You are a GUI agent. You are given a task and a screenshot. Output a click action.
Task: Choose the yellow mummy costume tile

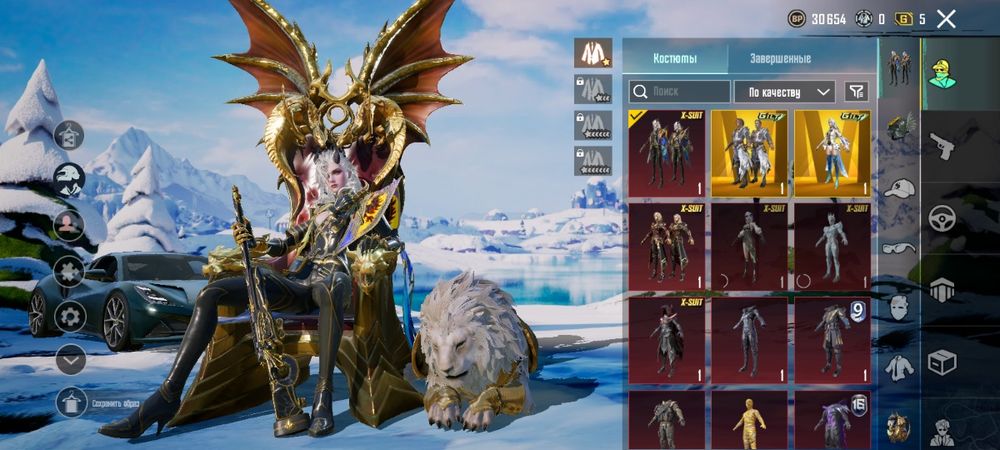tap(749, 420)
